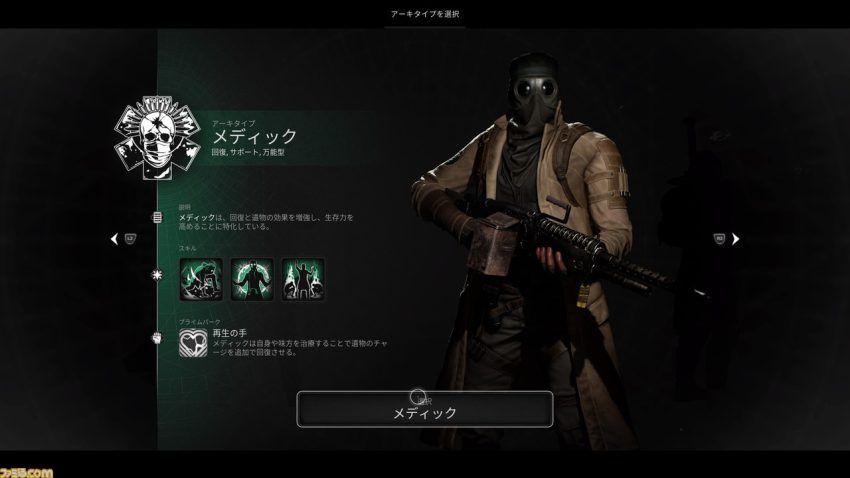Click the 再生の手 prime perk heart icon

click(194, 343)
